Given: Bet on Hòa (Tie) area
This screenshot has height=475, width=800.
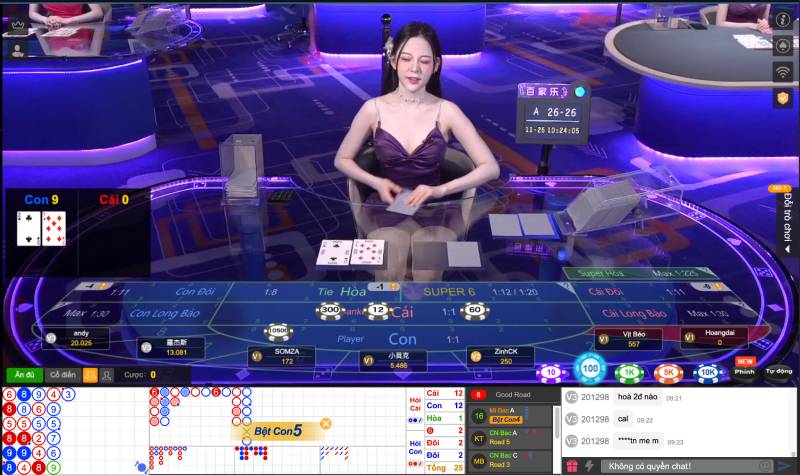Looking at the screenshot, I should click(x=352, y=291).
